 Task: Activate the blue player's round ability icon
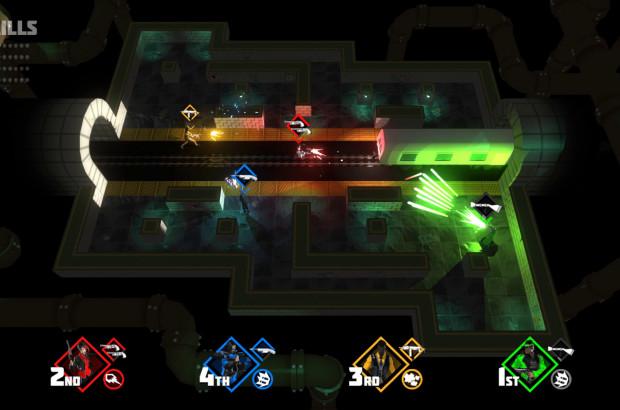pyautogui.click(x=265, y=378)
